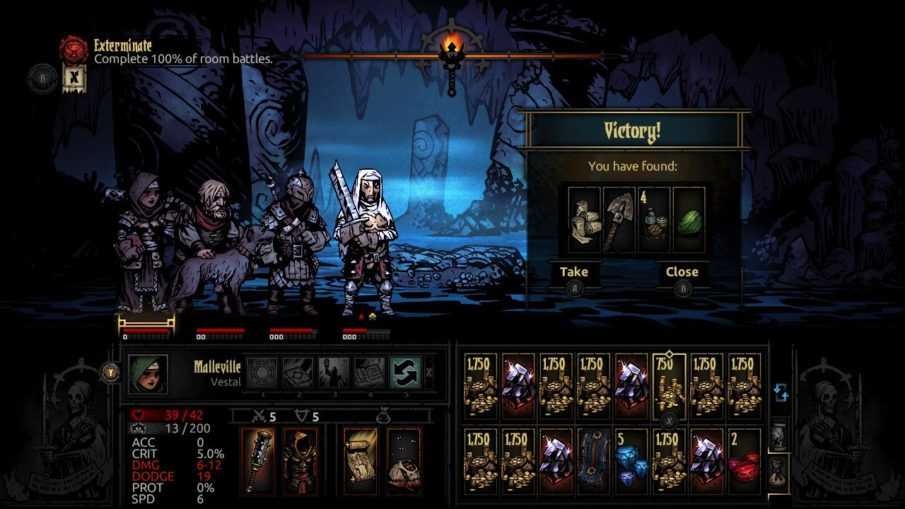Viewport: 905px width, 509px height.
Task: Select the shovel in the found loot
Action: (619, 213)
